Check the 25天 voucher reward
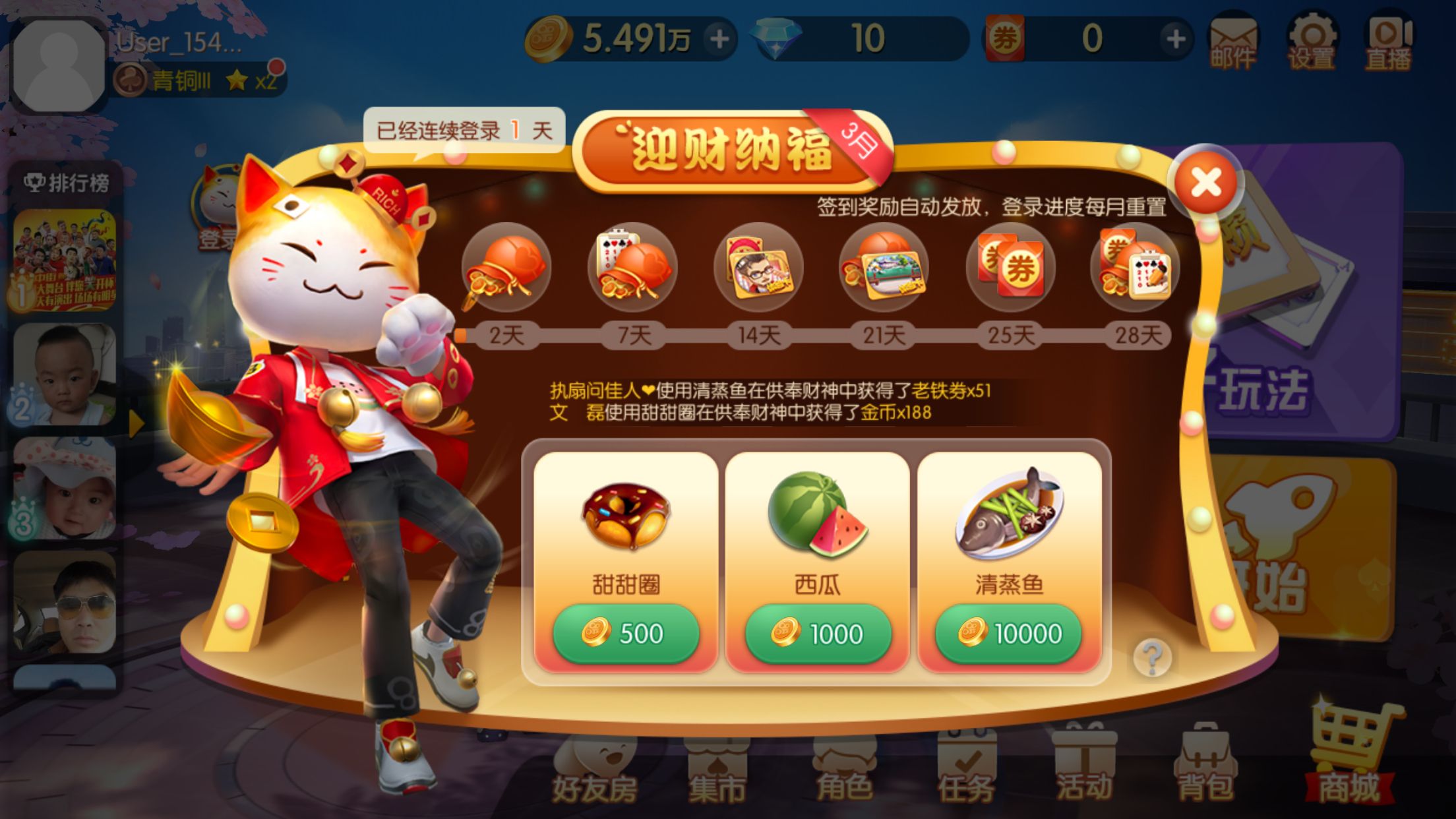The width and height of the screenshot is (1456, 819). (1010, 268)
